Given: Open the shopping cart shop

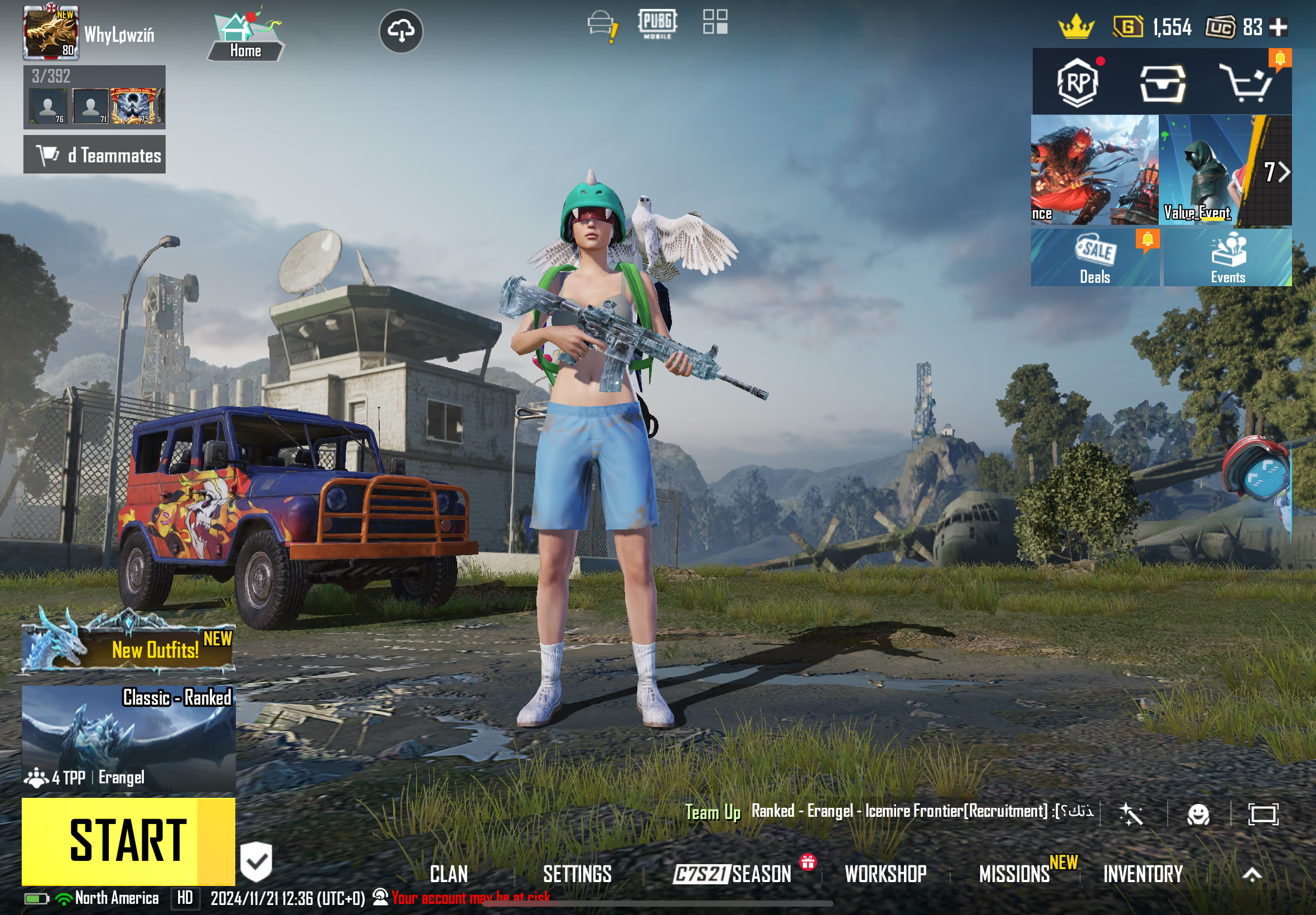Looking at the screenshot, I should coord(1247,83).
